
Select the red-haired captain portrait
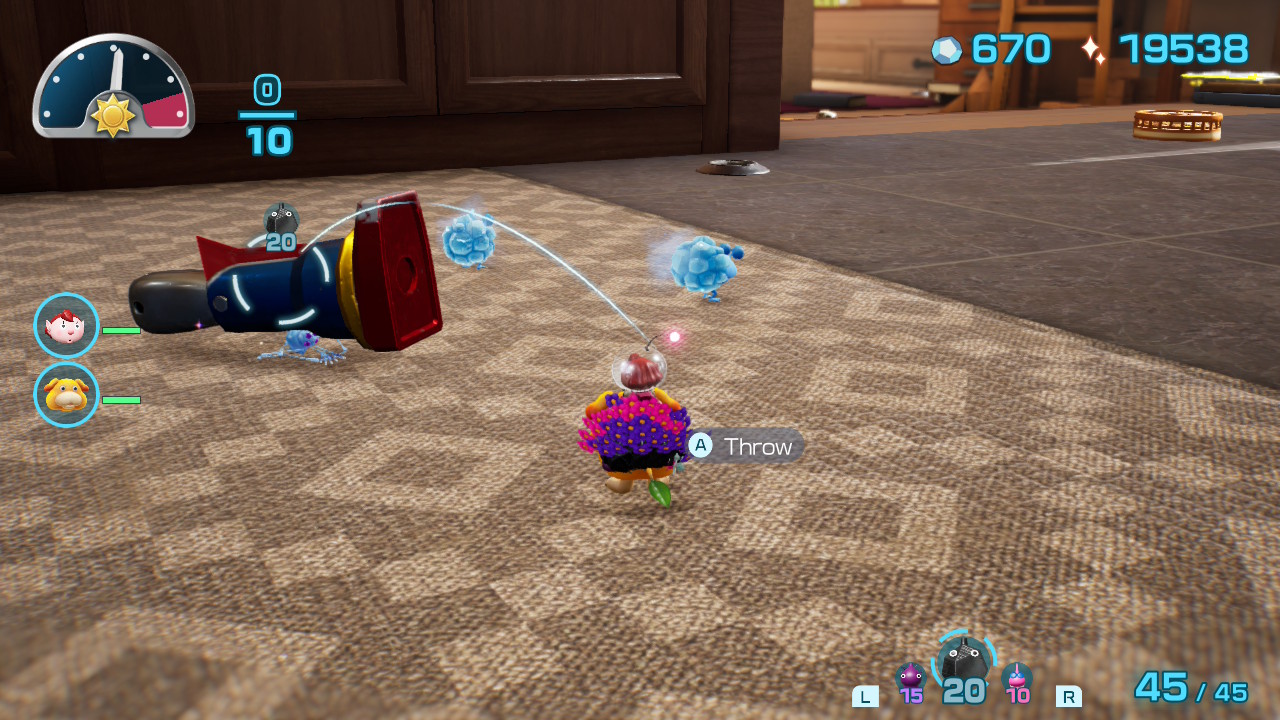[x=66, y=326]
